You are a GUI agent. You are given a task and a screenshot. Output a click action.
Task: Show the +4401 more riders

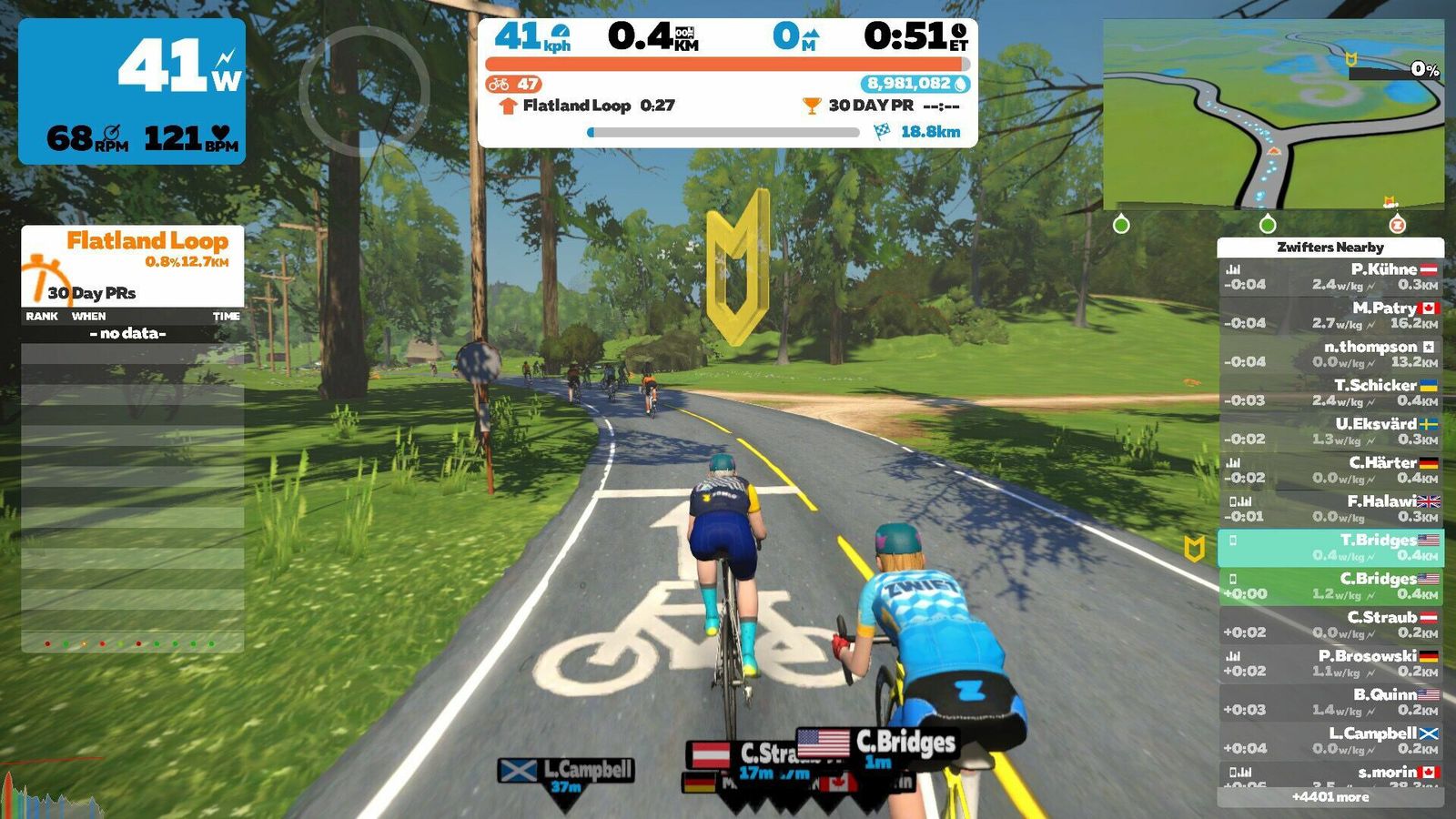point(1330,797)
